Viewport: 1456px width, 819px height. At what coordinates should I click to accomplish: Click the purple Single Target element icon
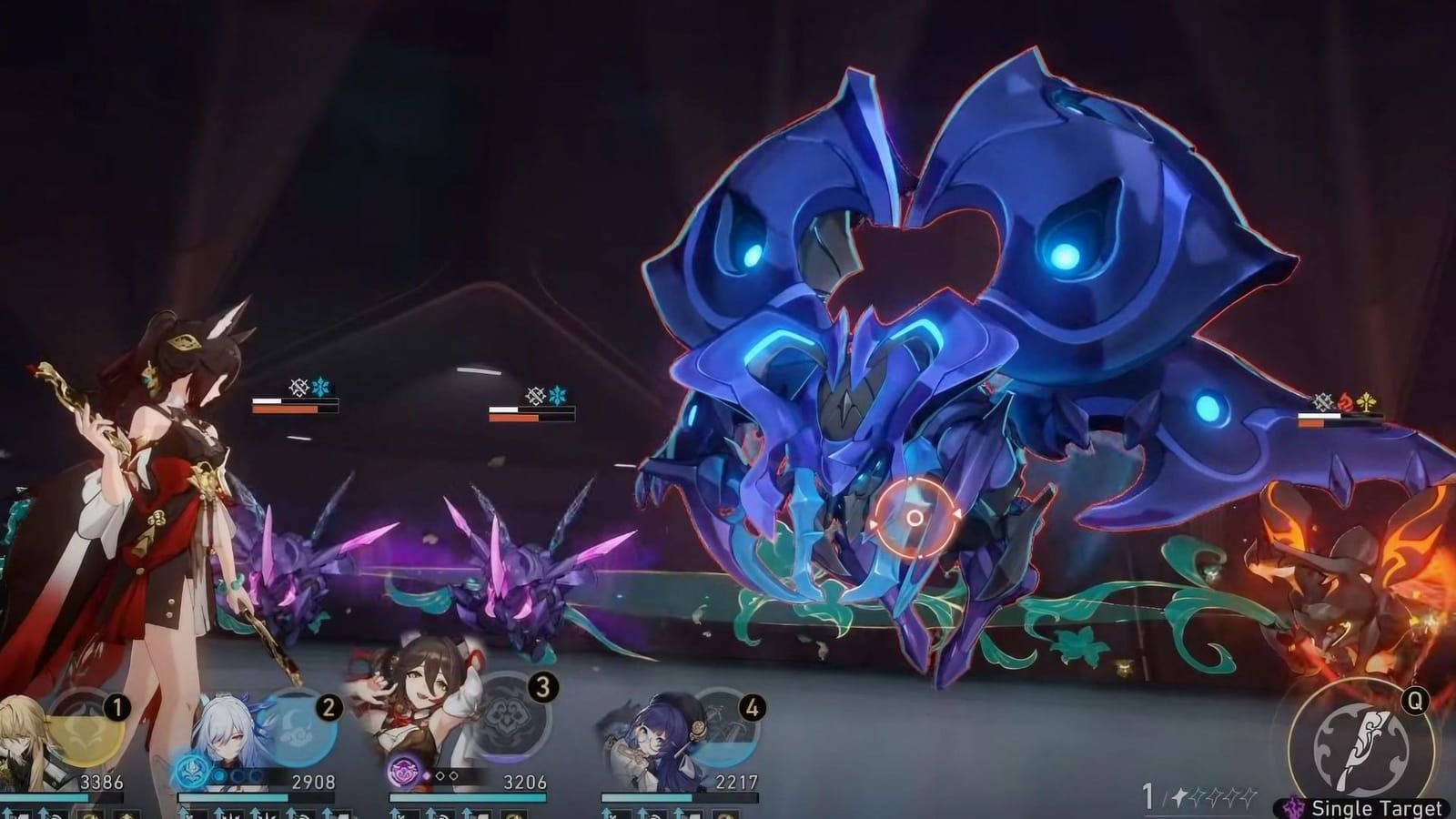(x=1294, y=805)
